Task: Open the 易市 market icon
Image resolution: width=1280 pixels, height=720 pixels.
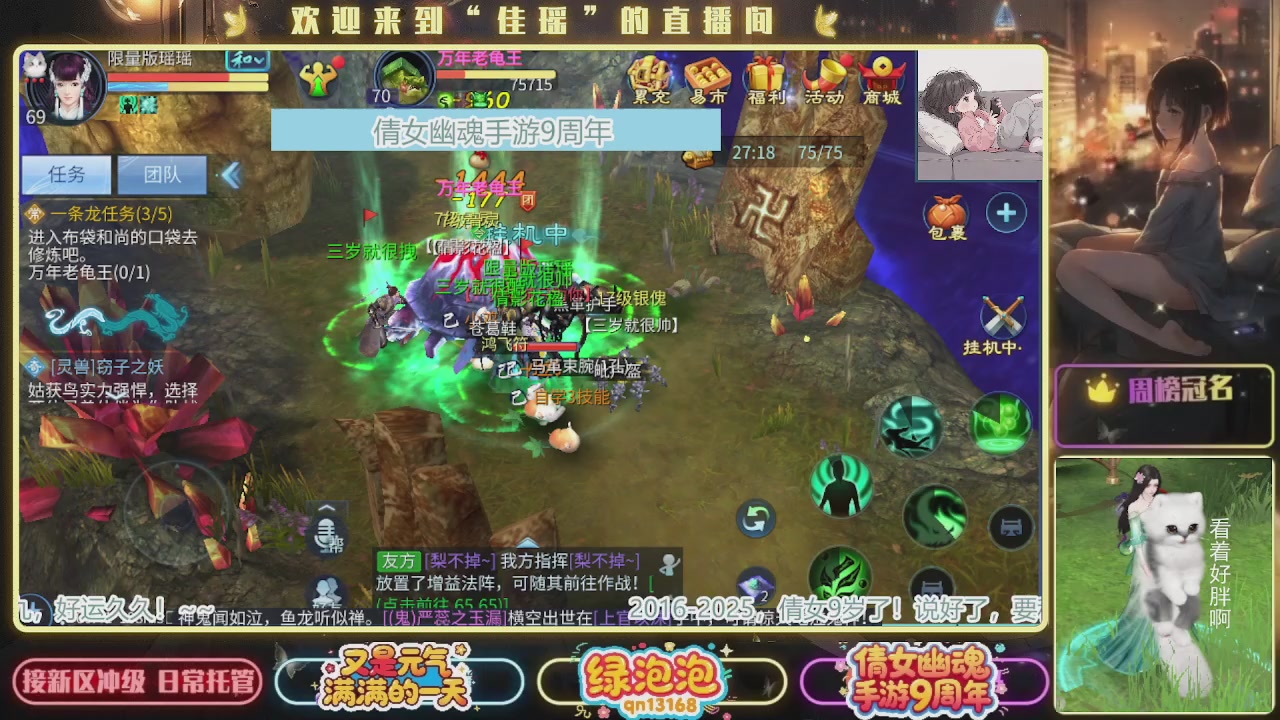Action: (705, 80)
